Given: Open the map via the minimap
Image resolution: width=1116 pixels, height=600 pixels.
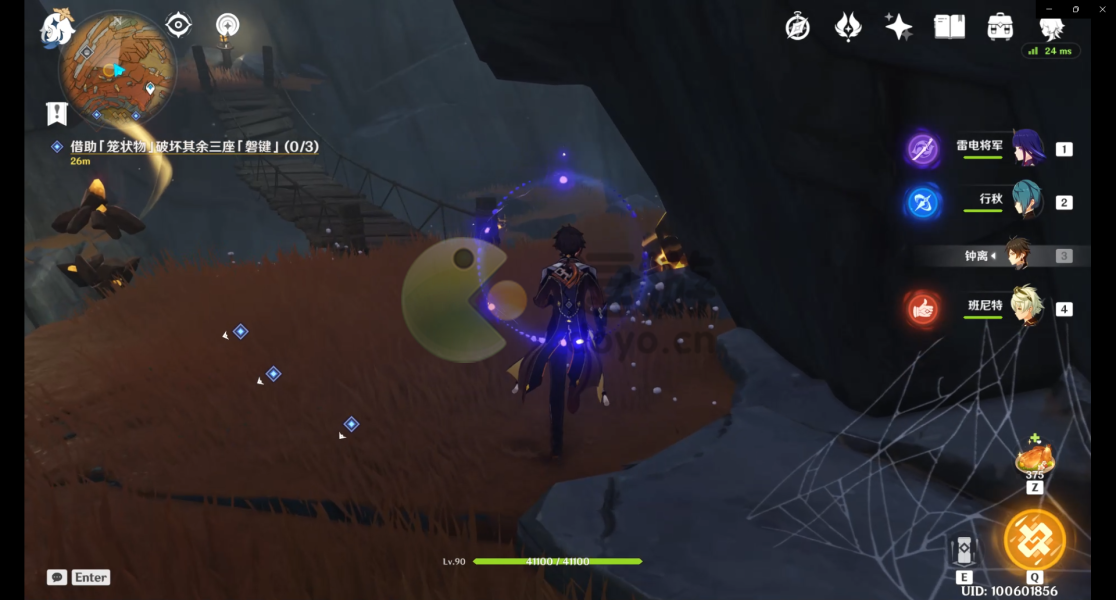Looking at the screenshot, I should tap(117, 68).
